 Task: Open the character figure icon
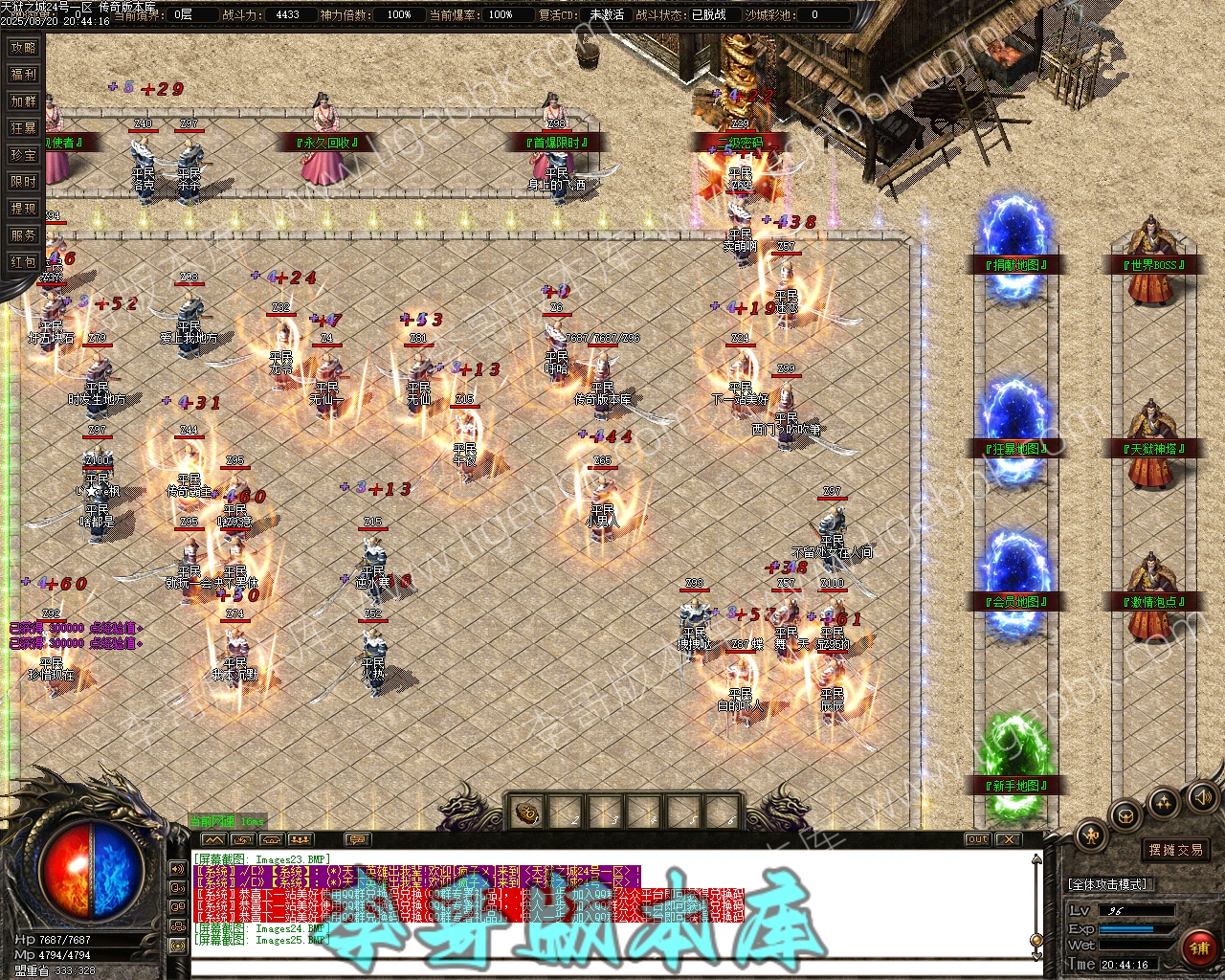click(x=1092, y=835)
